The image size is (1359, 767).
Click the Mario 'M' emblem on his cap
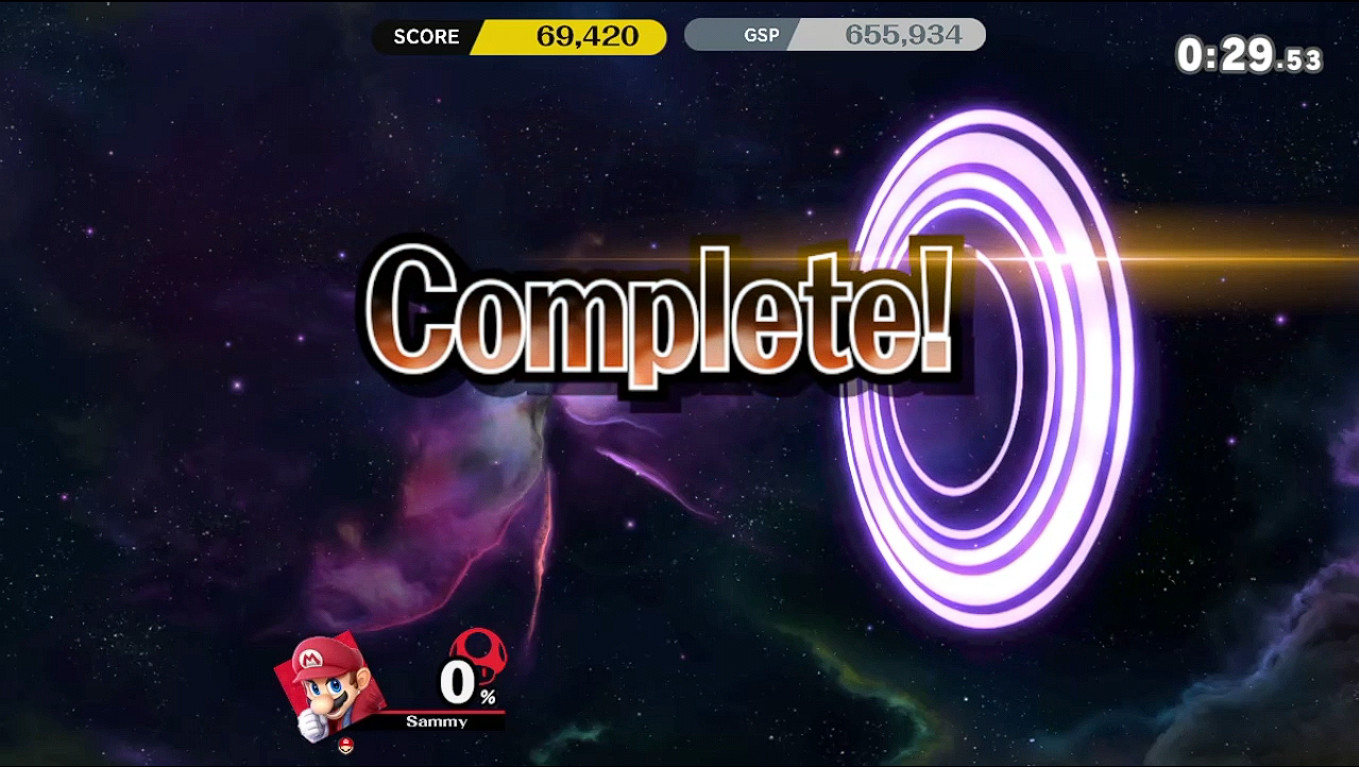pyautogui.click(x=312, y=660)
